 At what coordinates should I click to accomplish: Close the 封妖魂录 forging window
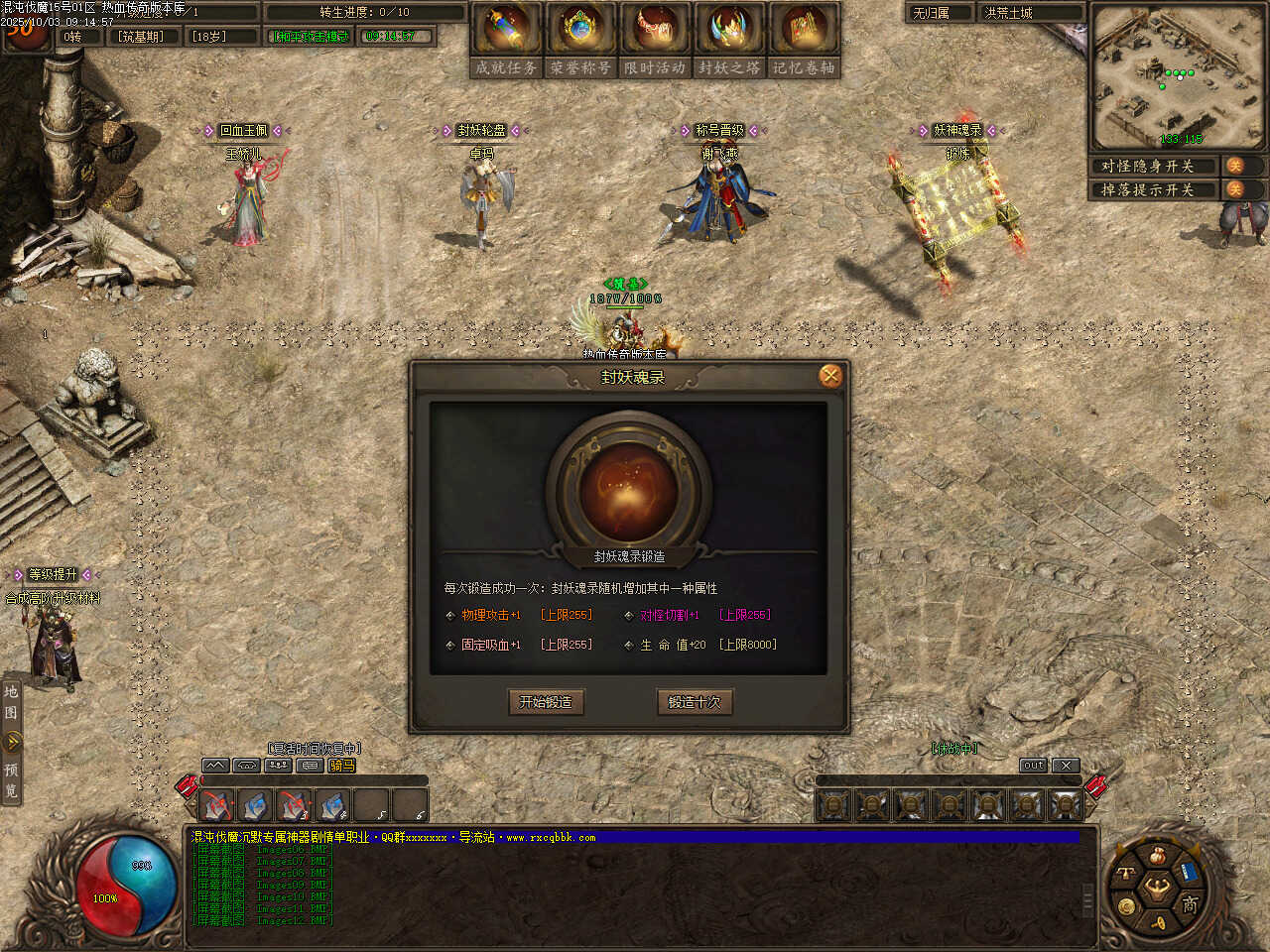pos(830,376)
